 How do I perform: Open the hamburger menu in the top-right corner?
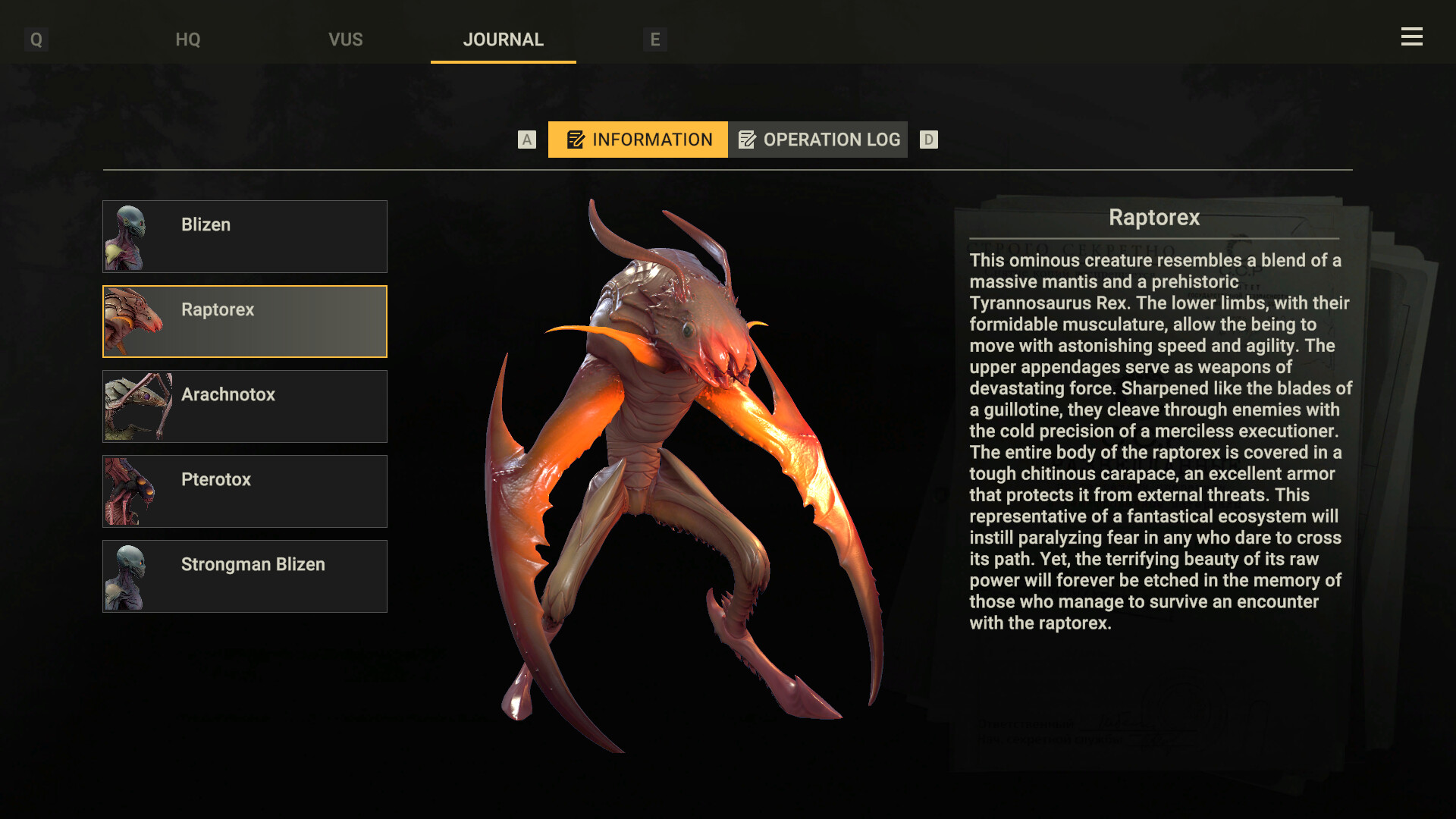1412,36
